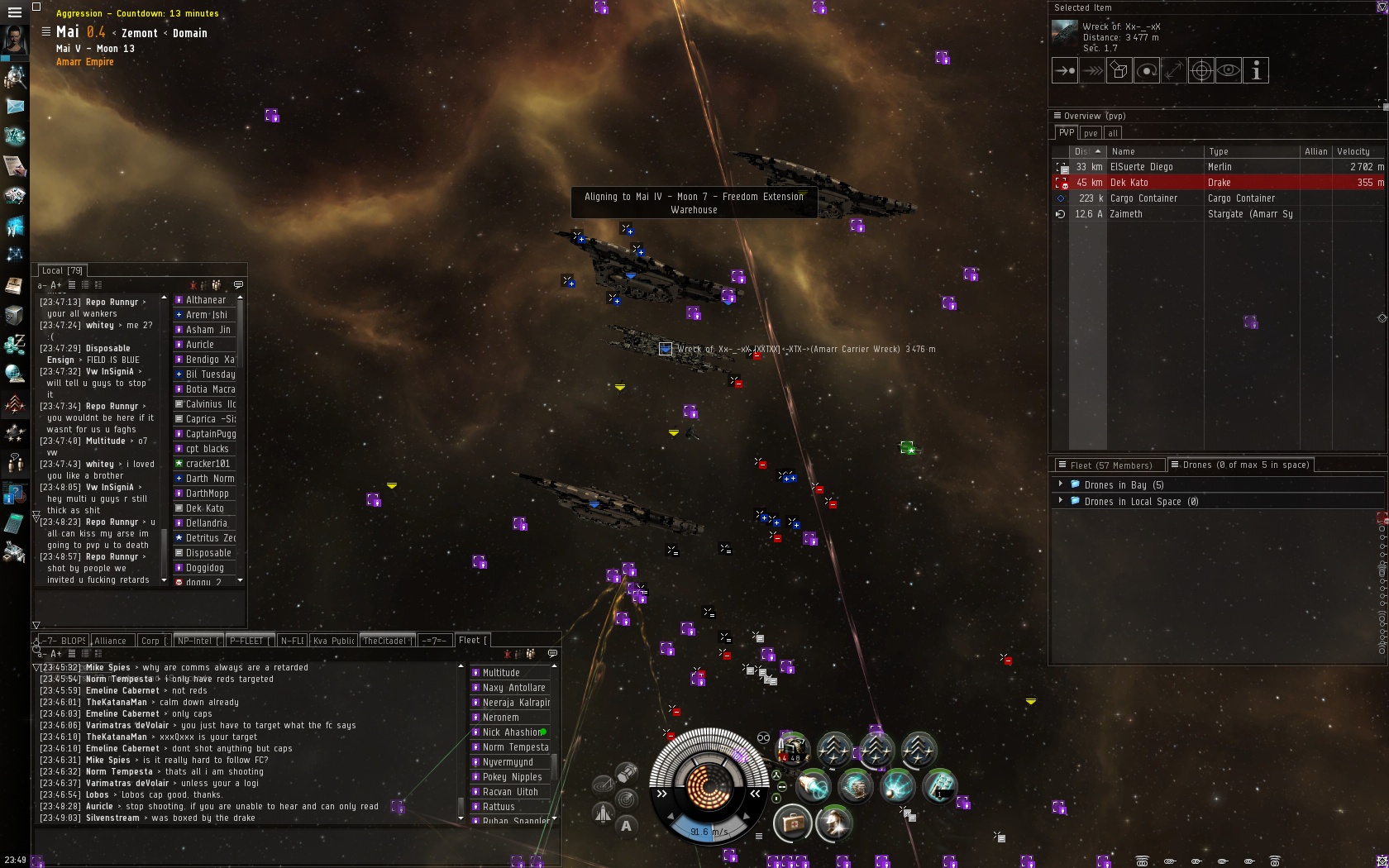Click the Look At eye button
This screenshot has width=1389, height=868.
click(1229, 71)
